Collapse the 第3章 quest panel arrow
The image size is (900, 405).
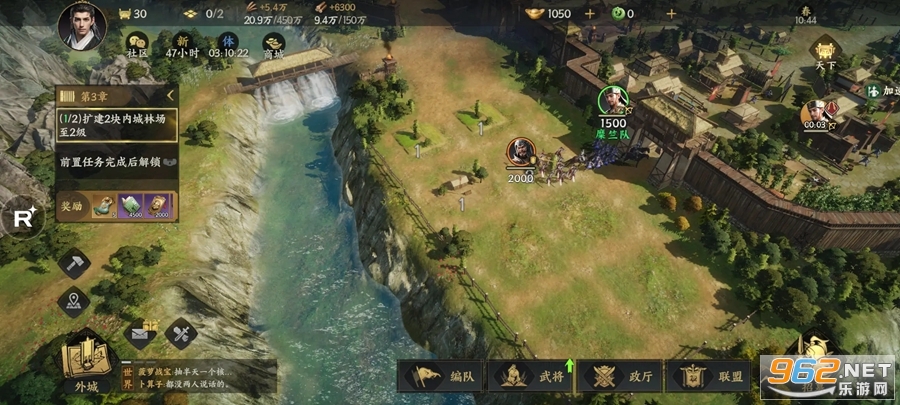(170, 96)
